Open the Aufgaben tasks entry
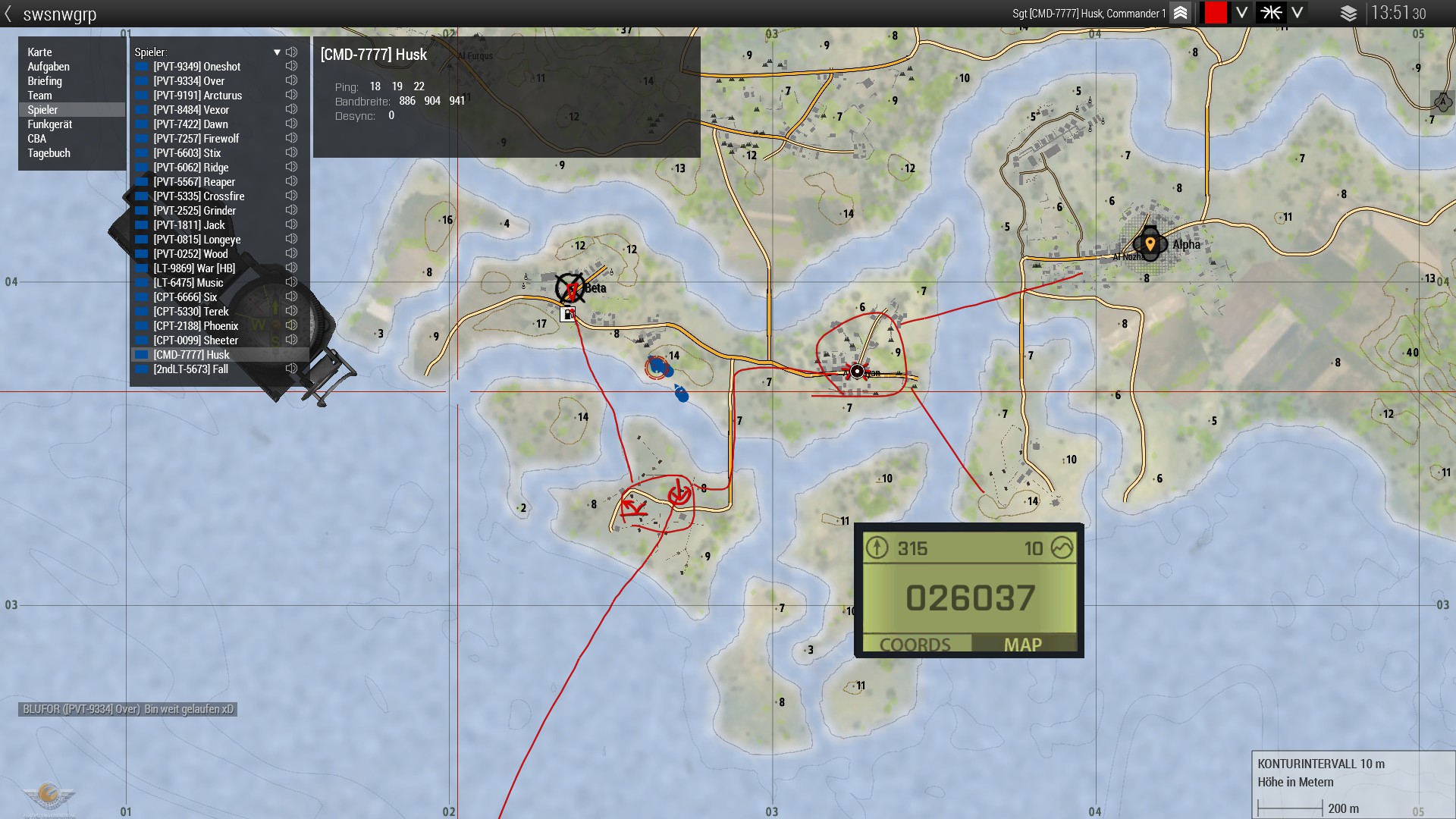The height and width of the screenshot is (819, 1456). tap(49, 67)
